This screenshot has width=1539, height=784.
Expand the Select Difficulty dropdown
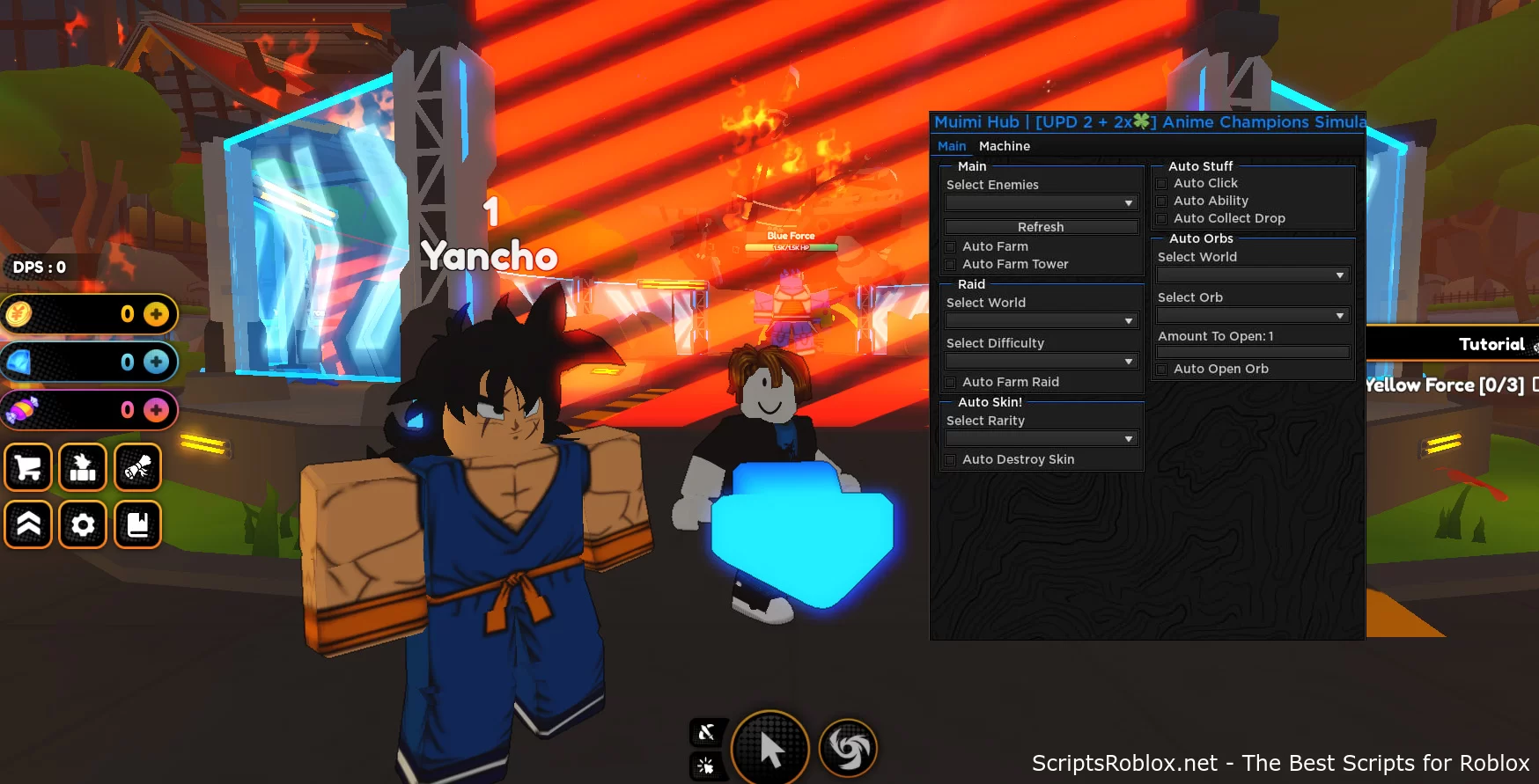(x=1041, y=361)
